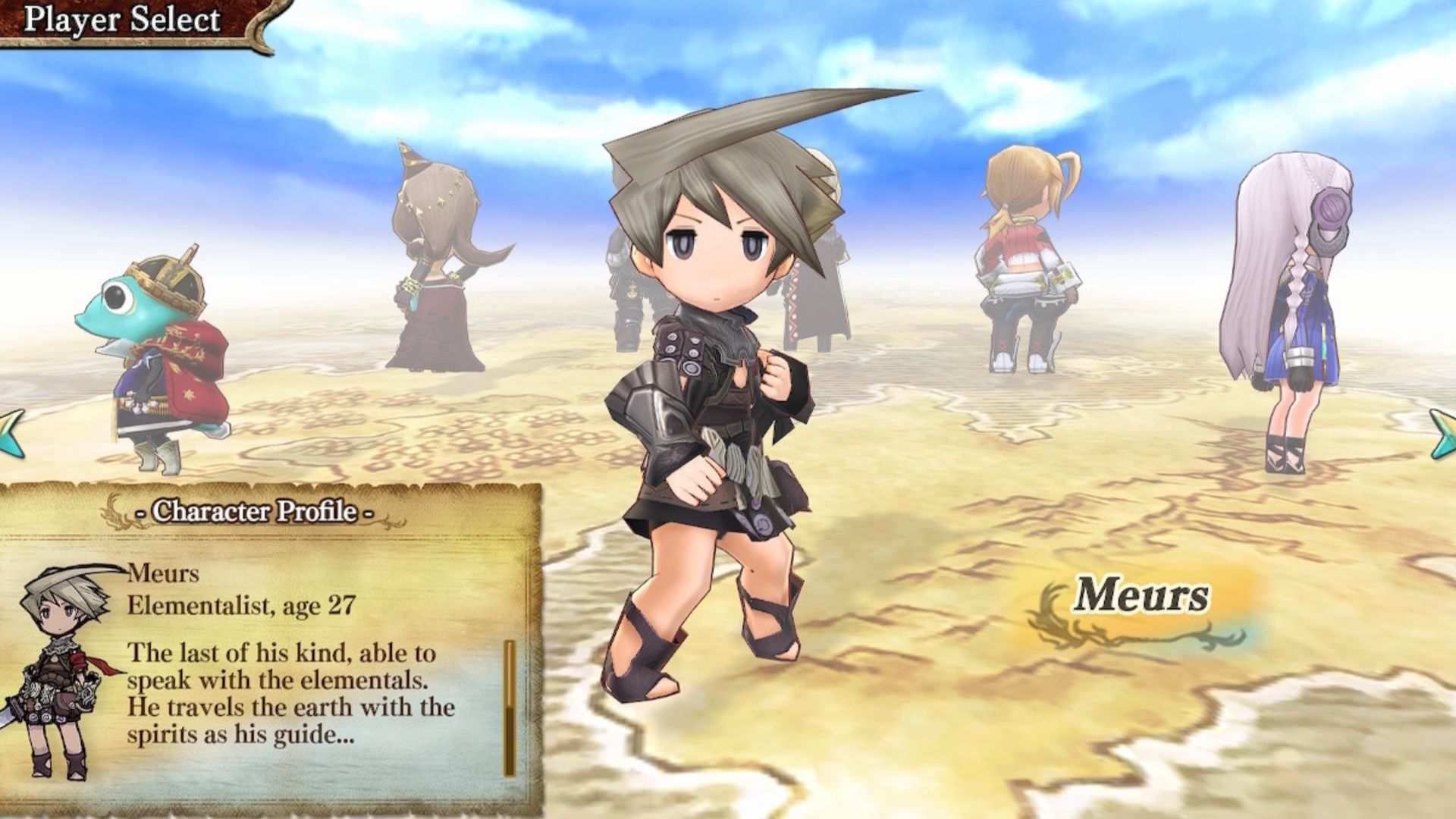Screen dimensions: 1456x819
Task: Open the Player Select banner
Action: click(121, 19)
